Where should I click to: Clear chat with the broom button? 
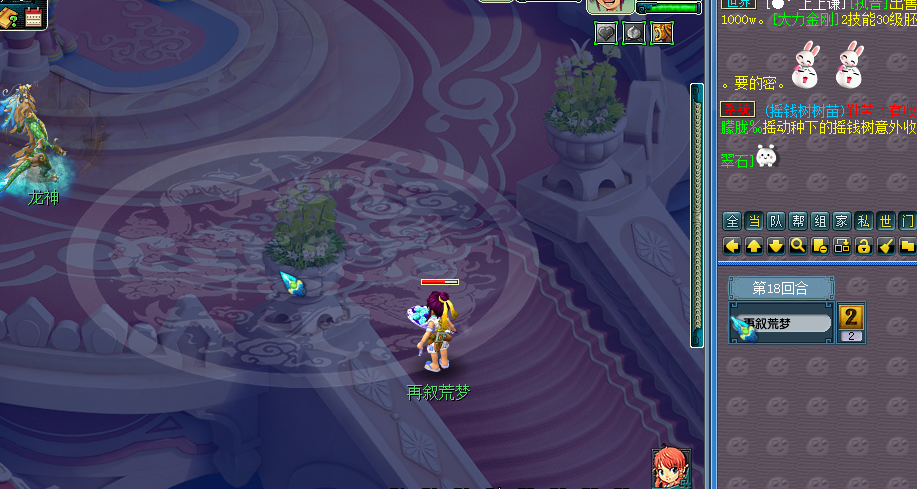point(886,245)
